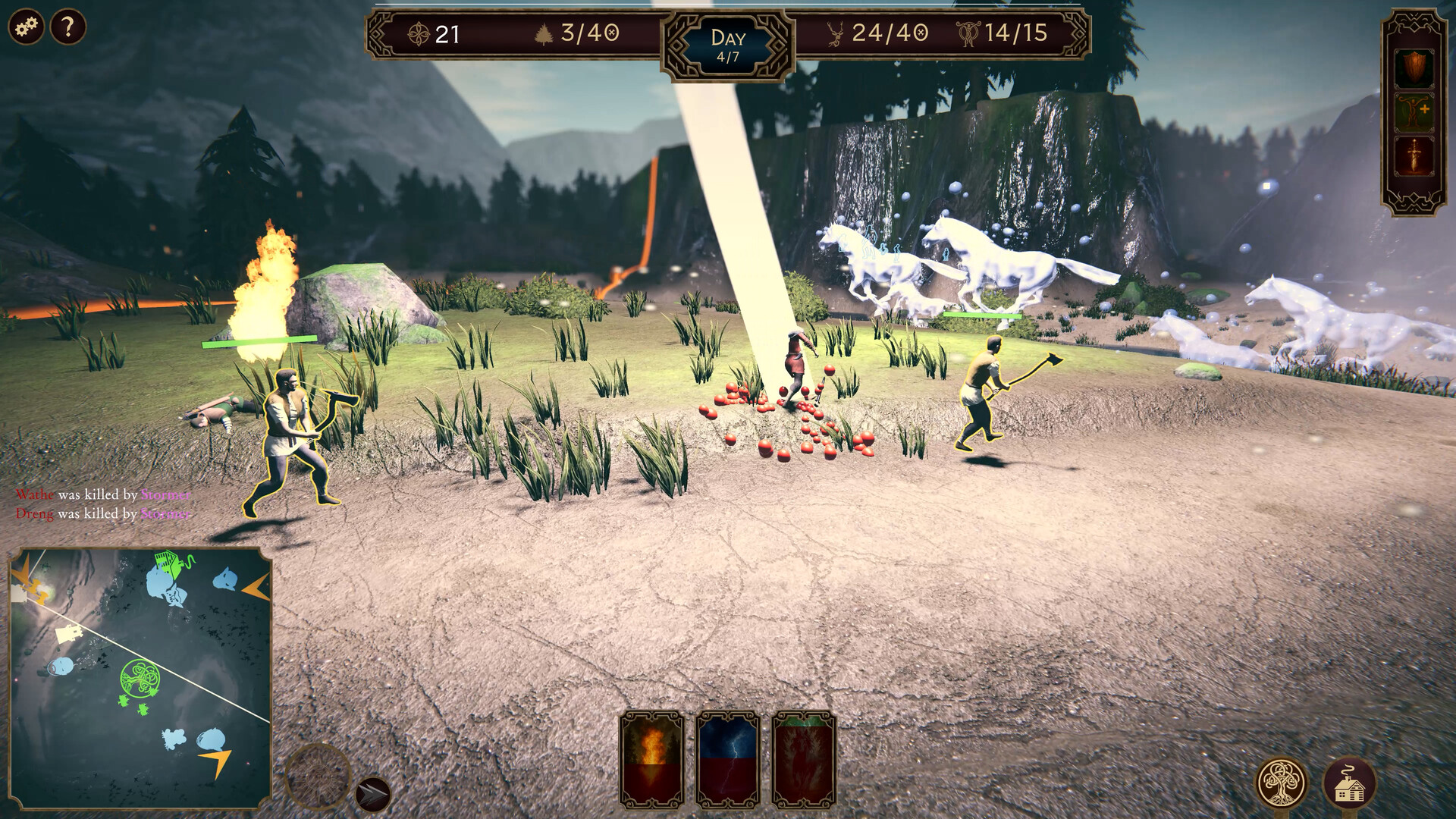Play the green-topped red spell card
The width and height of the screenshot is (1456, 819).
click(804, 760)
